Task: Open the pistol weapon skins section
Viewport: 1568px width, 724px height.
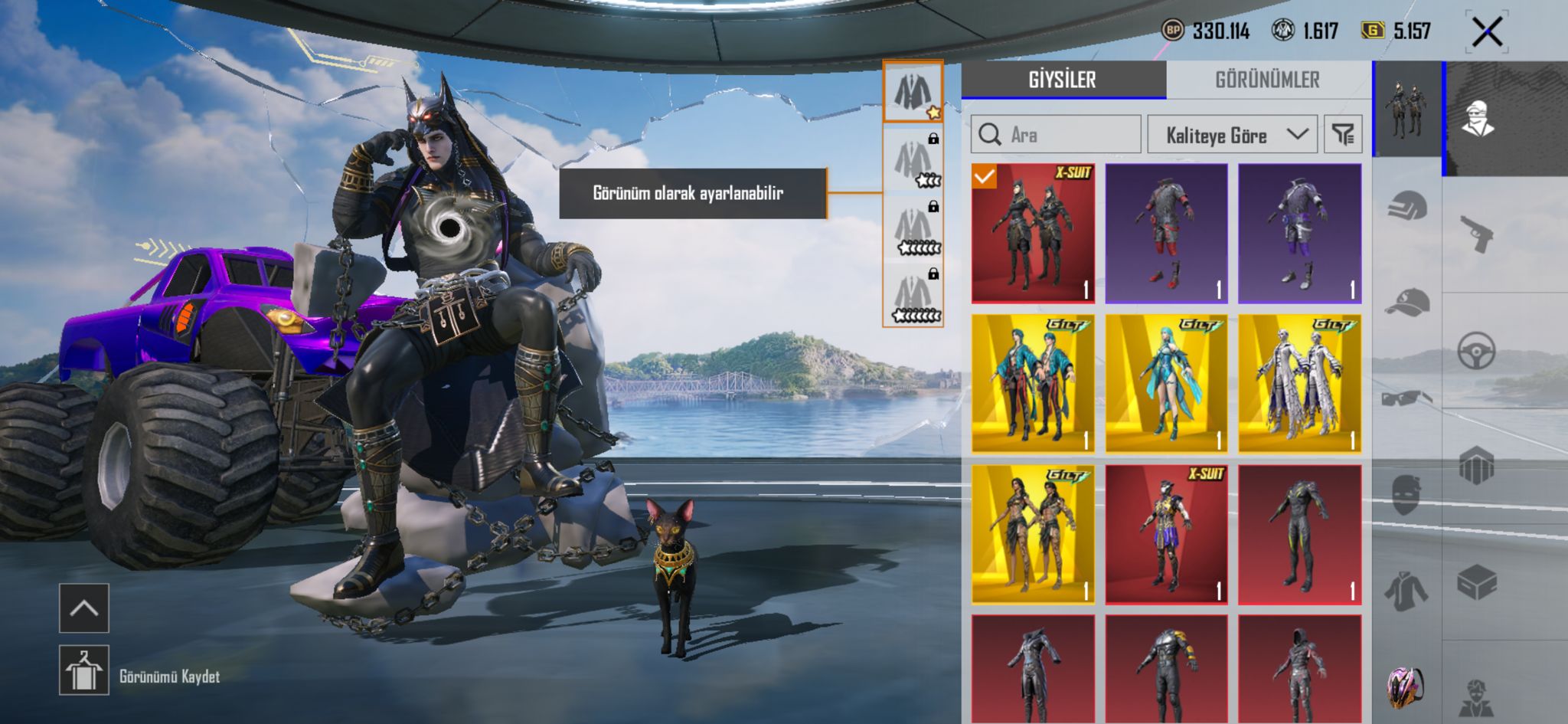Action: [x=1477, y=233]
